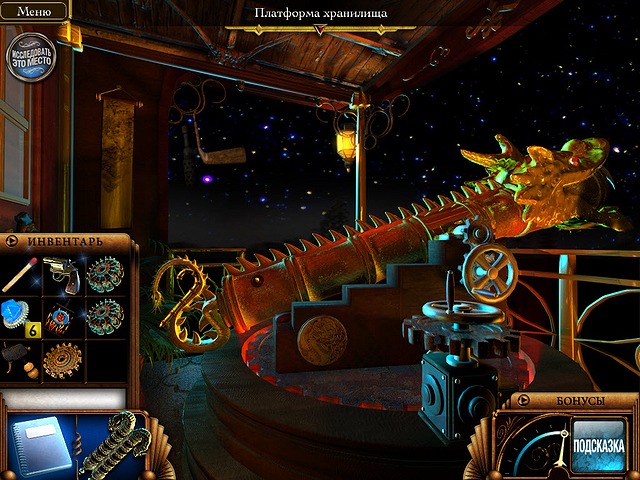Pick the golden gear from the inventory
The height and width of the screenshot is (480, 640).
[x=63, y=359]
